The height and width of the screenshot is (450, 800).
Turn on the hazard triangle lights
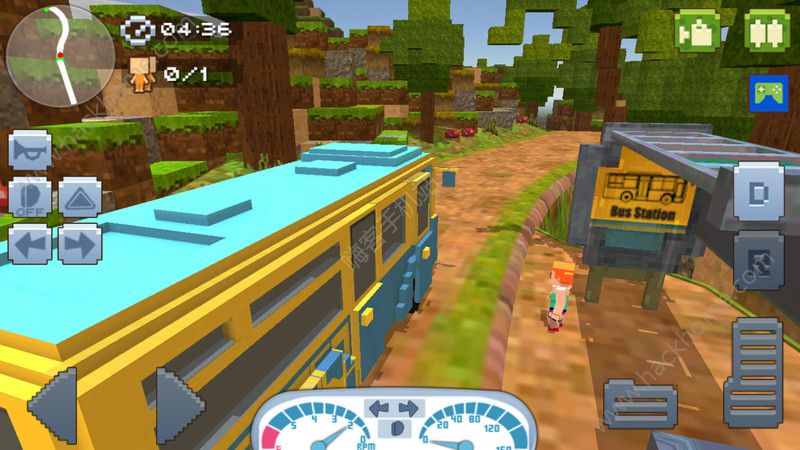80,197
